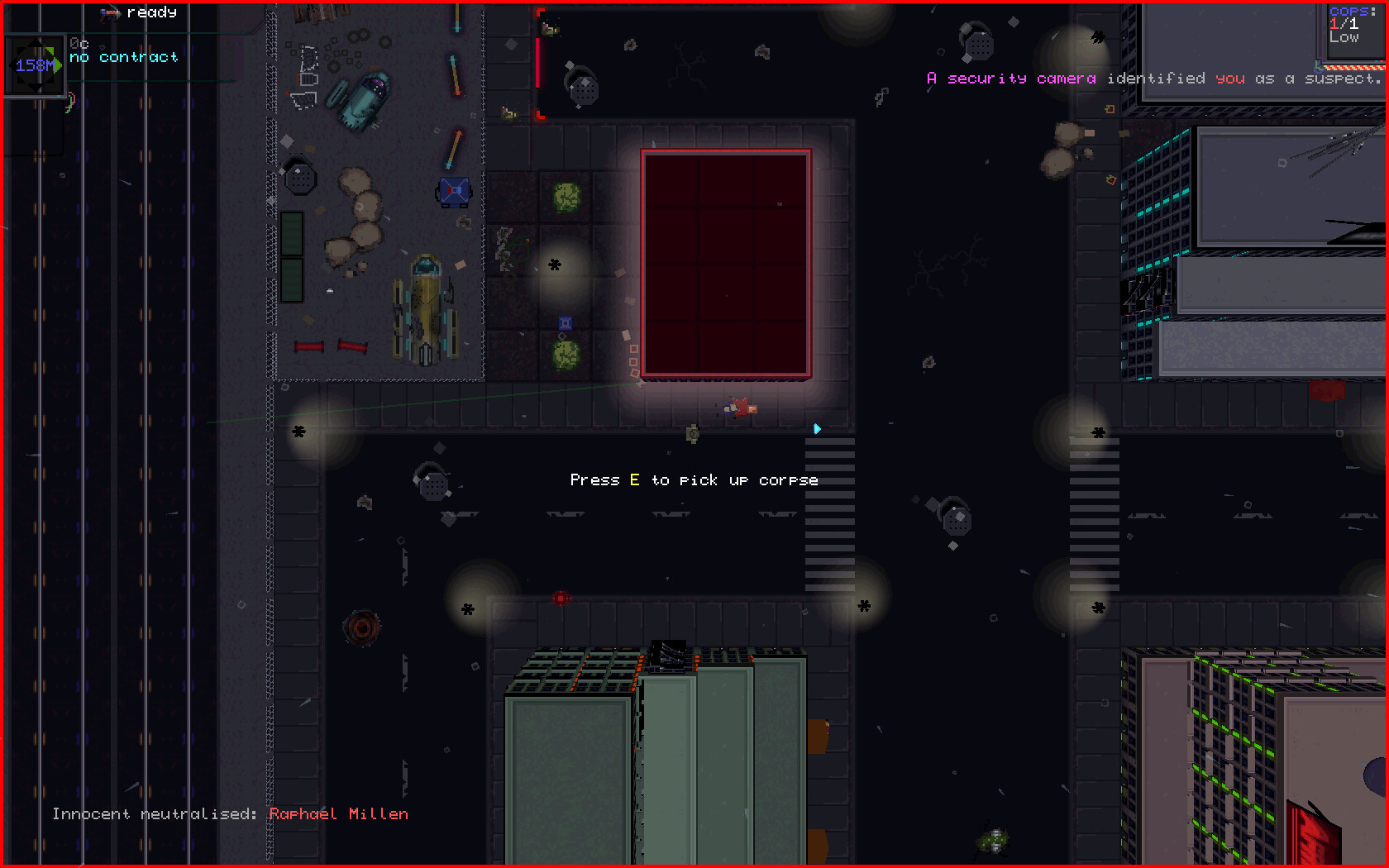Viewport: 1389px width, 868px height.
Task: Select the cyan arrow marker by the crosswalk
Action: tap(817, 429)
